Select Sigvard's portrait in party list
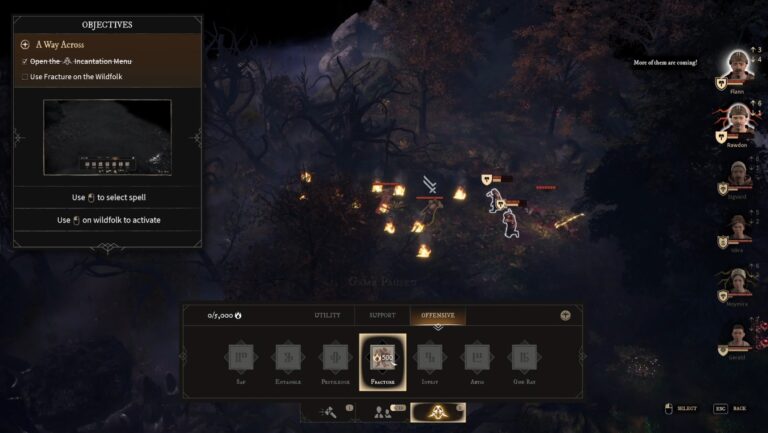 pos(738,174)
